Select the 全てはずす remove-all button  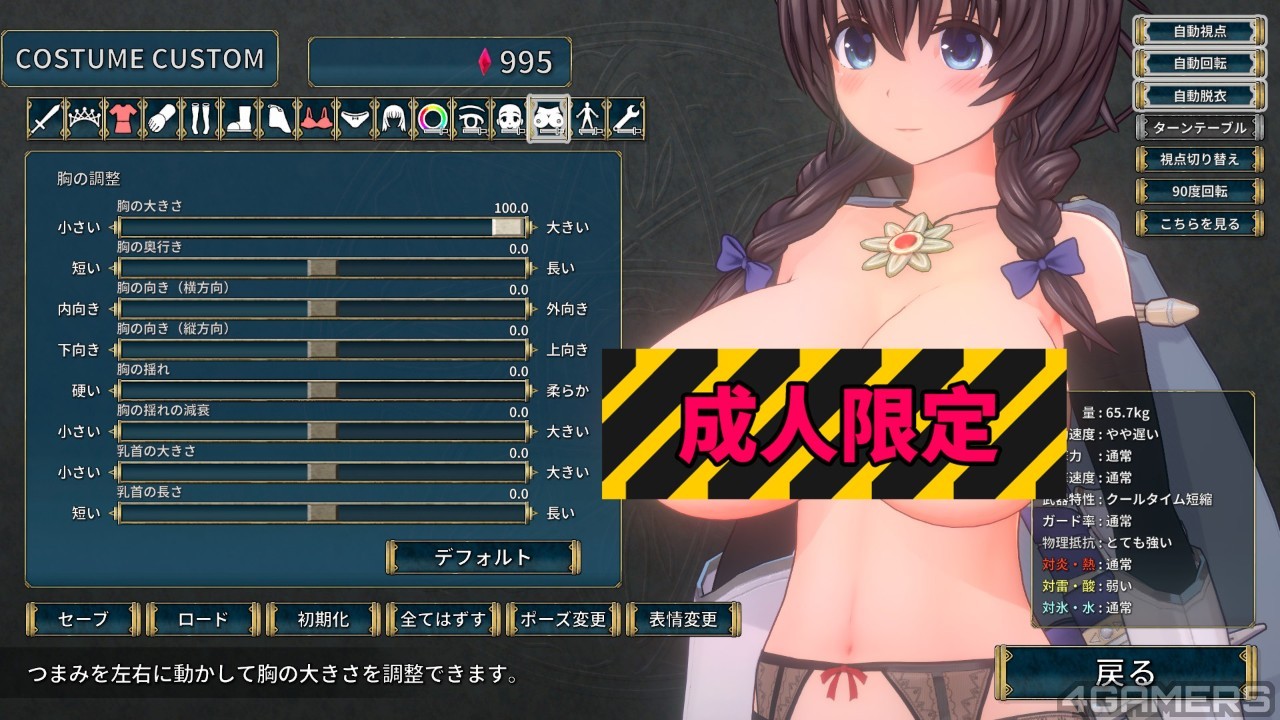tap(443, 619)
